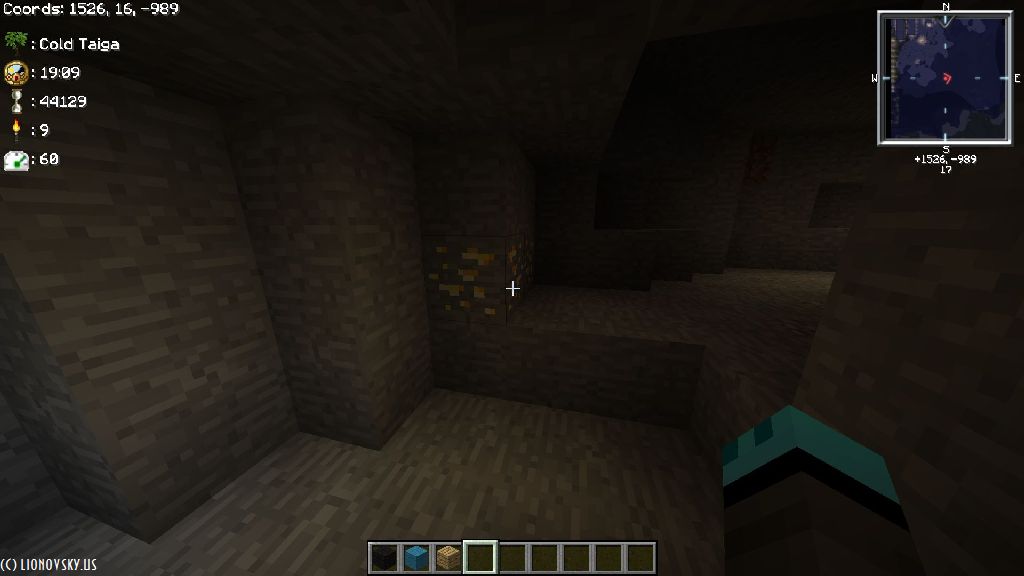Screen dimensions: 1024x576
Task: Click the clock icon beside 19:09
Action: (15, 72)
